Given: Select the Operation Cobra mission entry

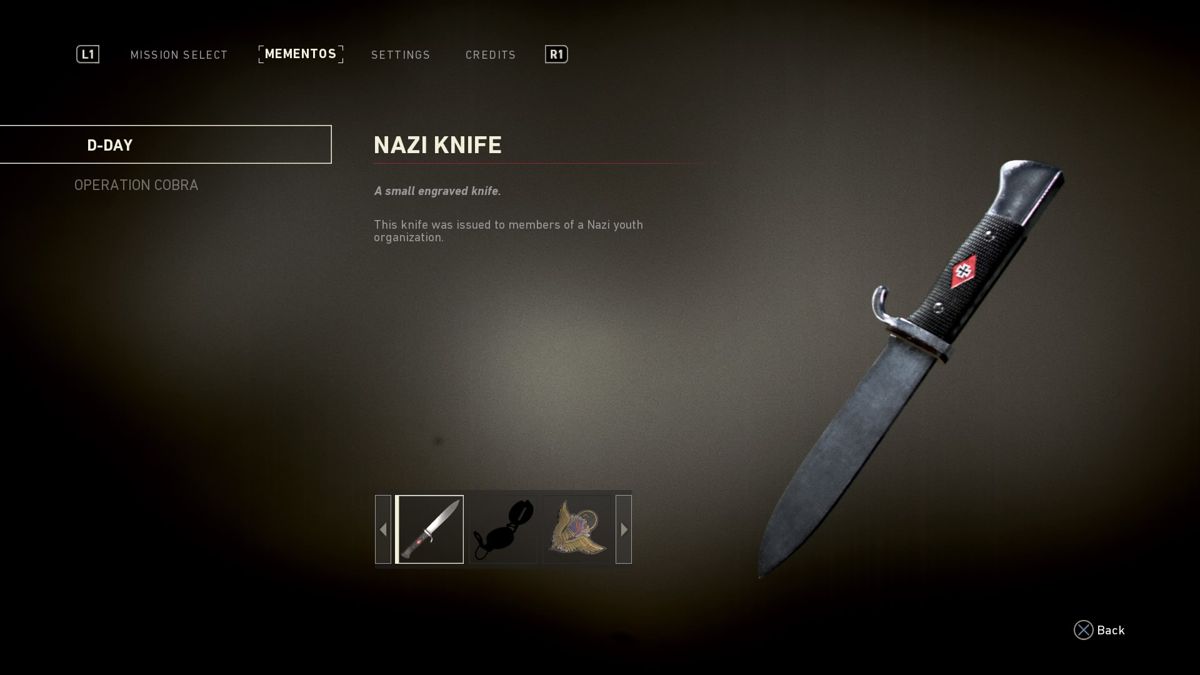Looking at the screenshot, I should coord(136,185).
